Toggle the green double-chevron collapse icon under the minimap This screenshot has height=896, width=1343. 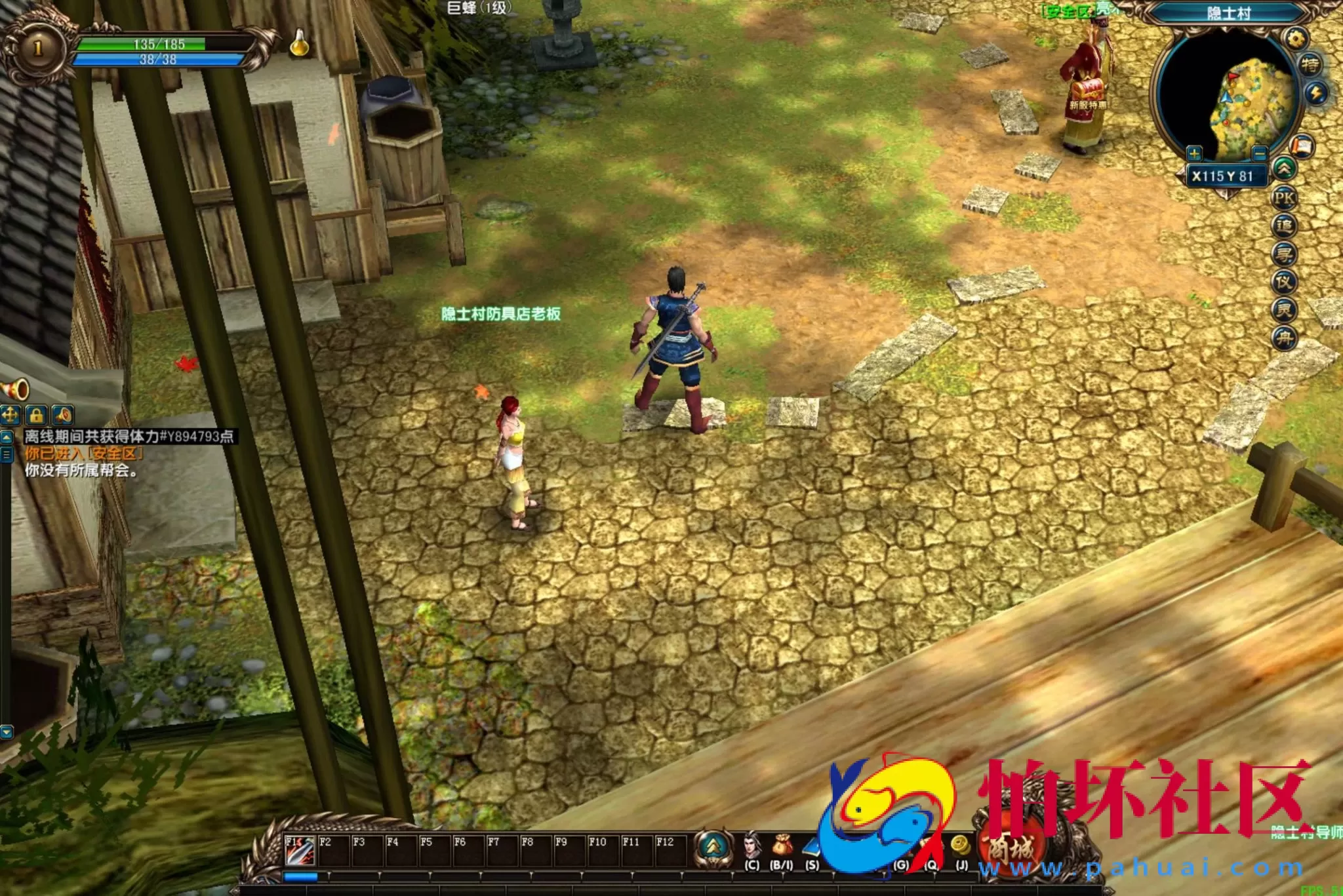pos(1284,170)
